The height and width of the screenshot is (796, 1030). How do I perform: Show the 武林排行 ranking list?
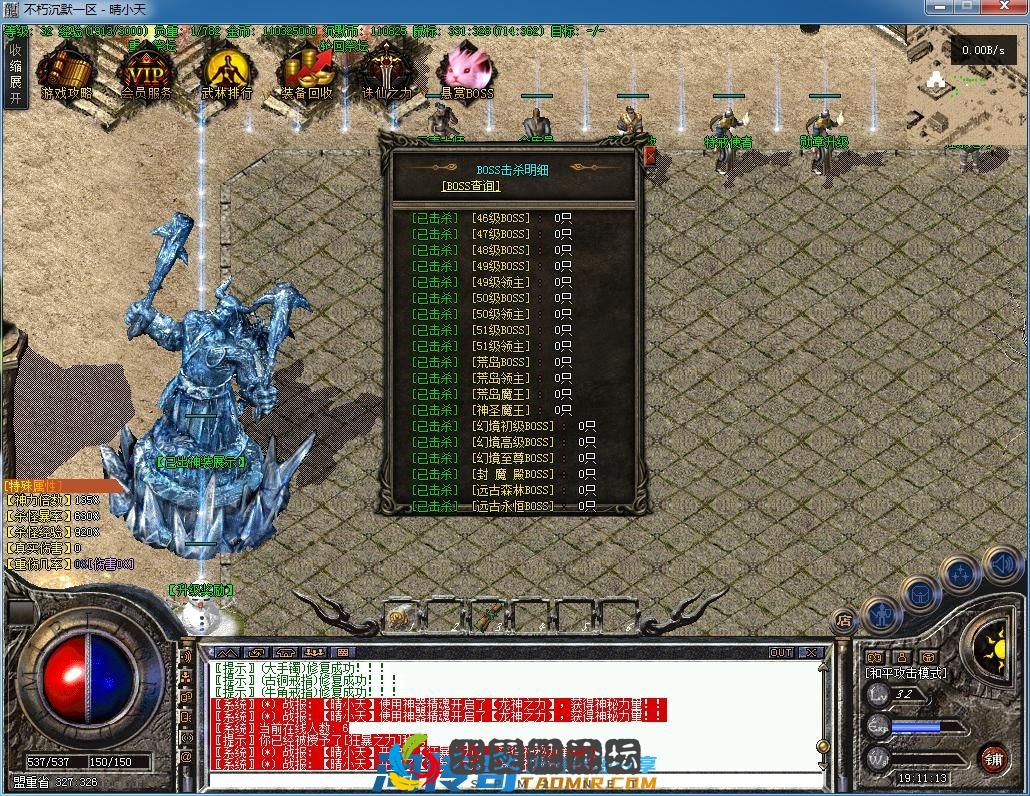click(x=226, y=72)
